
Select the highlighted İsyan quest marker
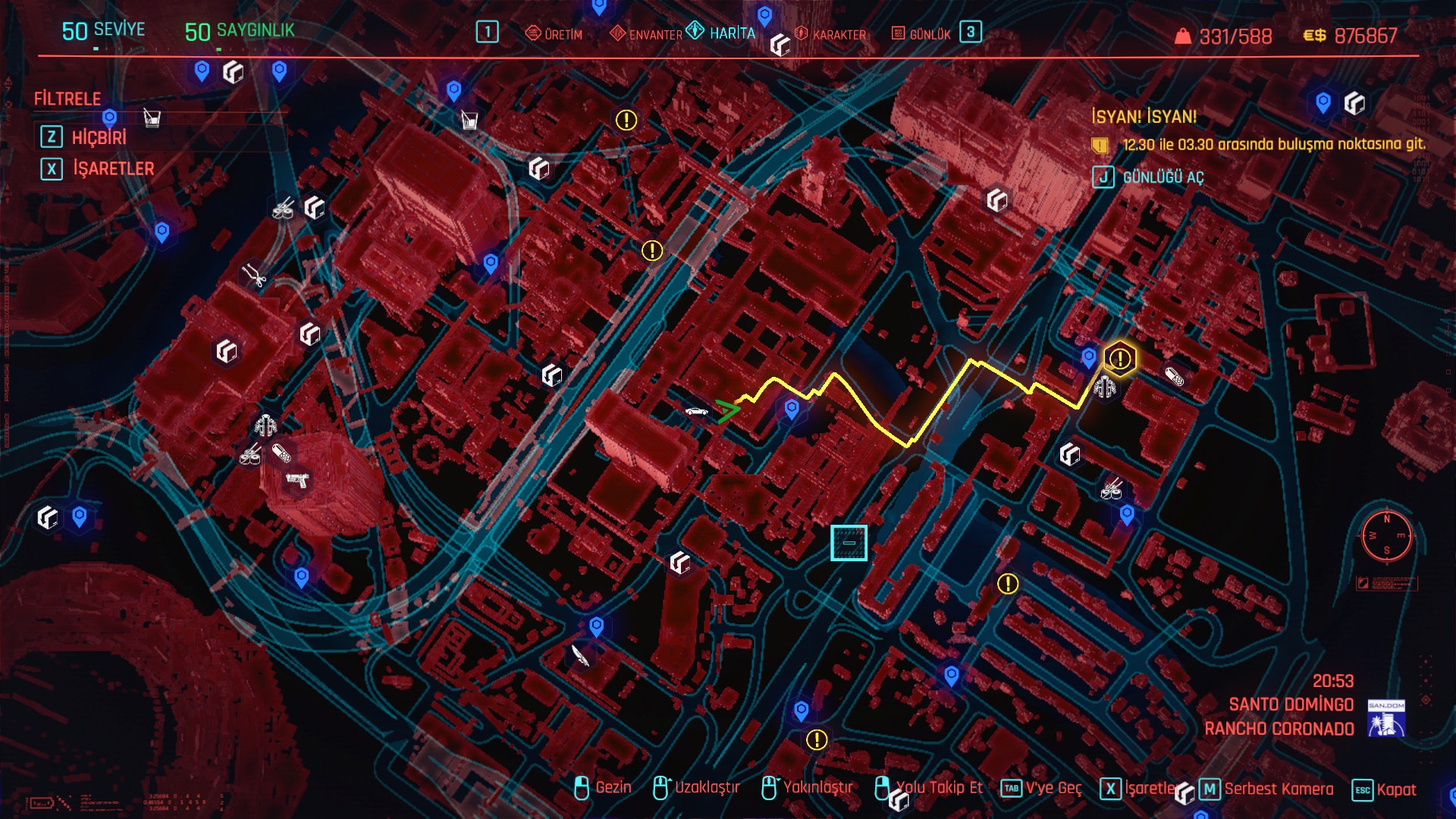pos(1119,359)
